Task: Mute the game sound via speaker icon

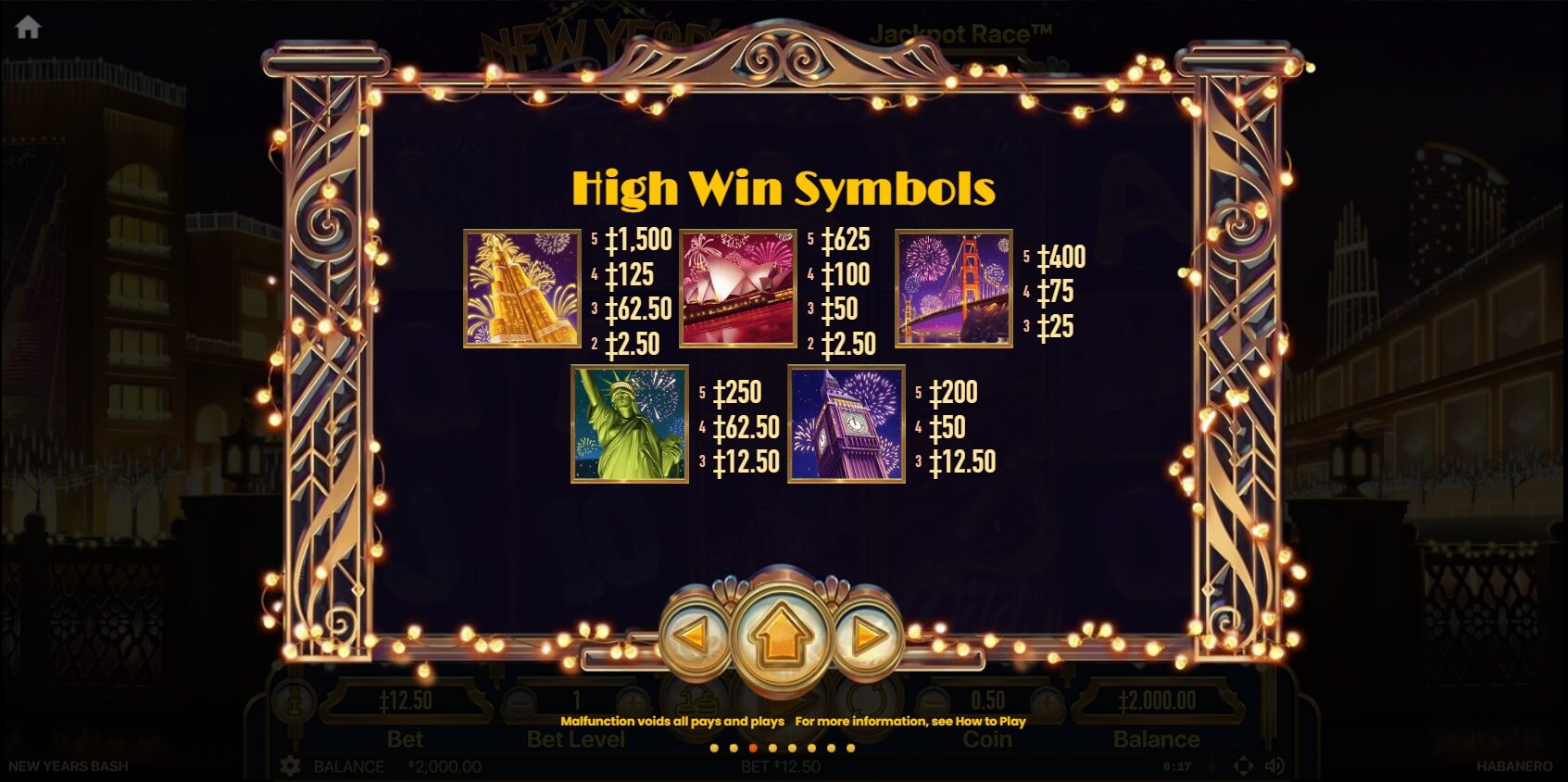Action: click(x=1274, y=765)
